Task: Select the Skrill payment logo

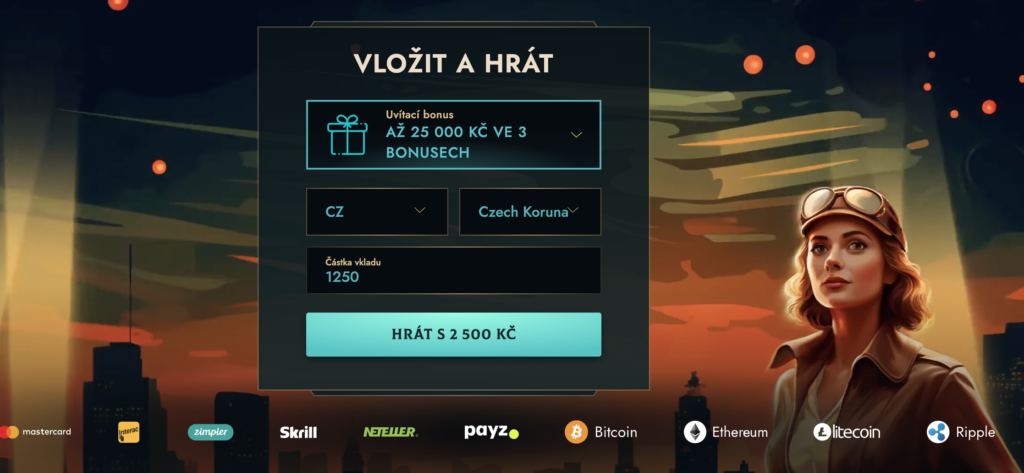Action: click(x=298, y=432)
